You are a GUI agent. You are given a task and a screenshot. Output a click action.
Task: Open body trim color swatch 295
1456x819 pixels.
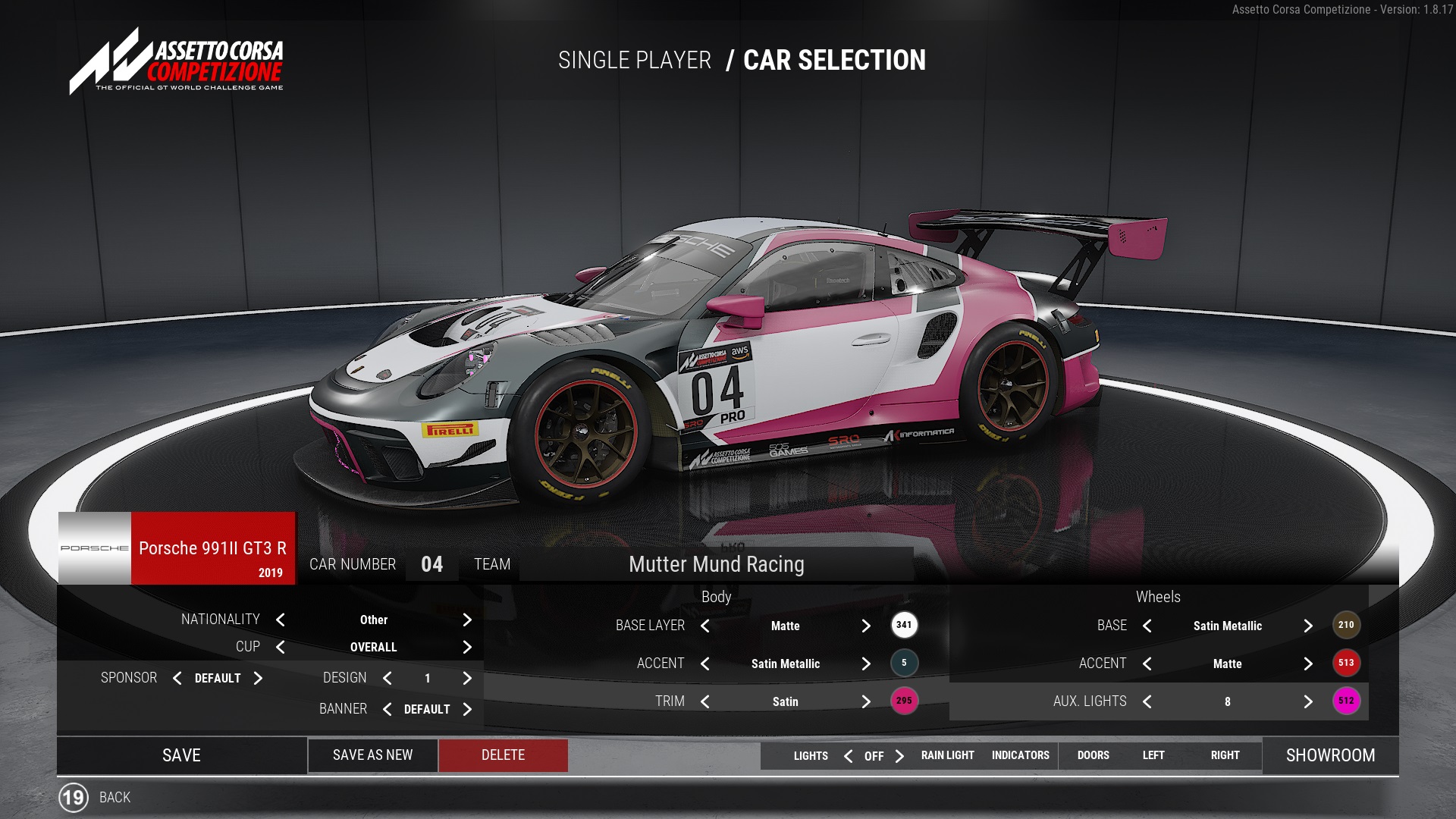904,701
